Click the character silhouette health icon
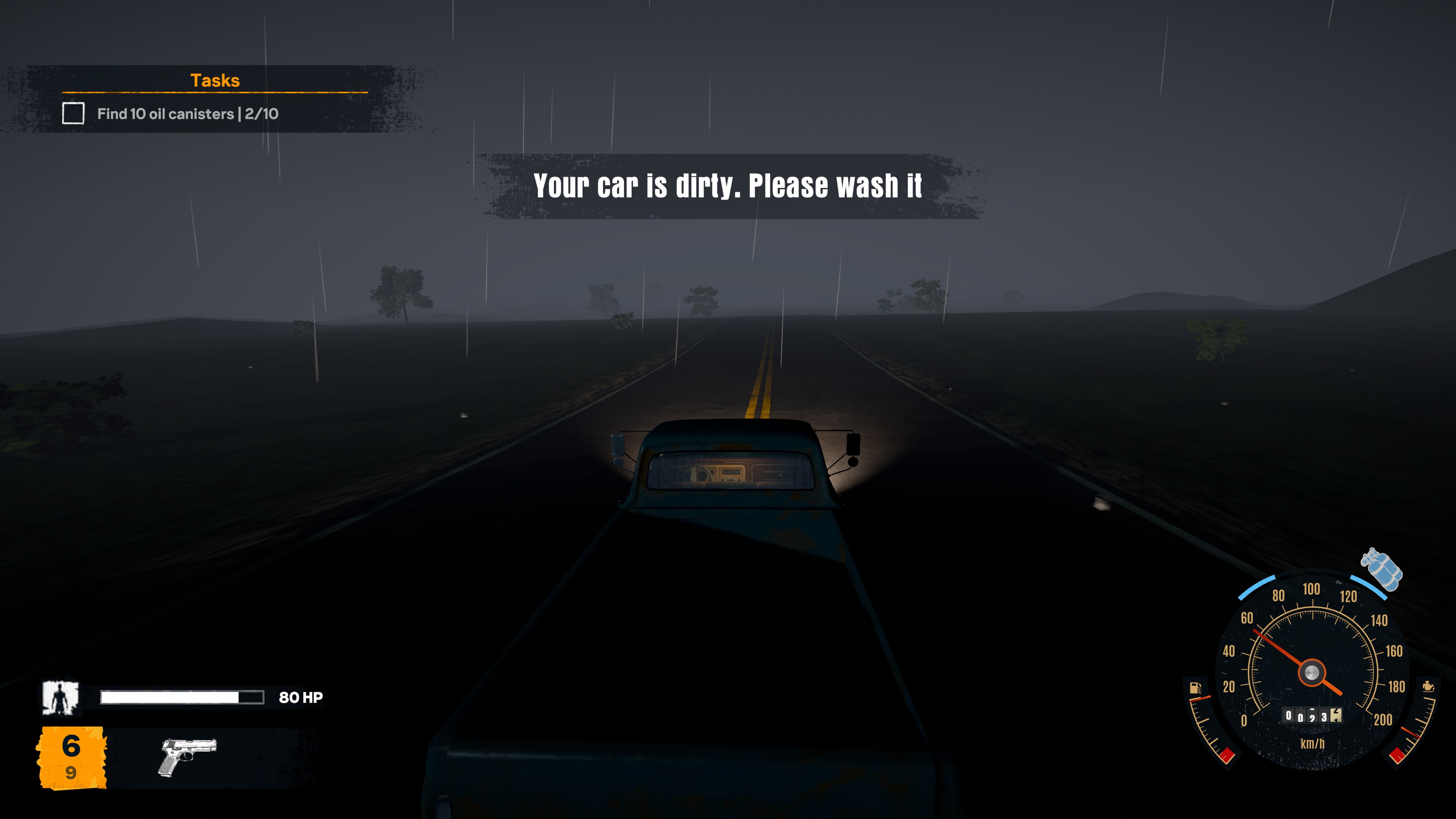 pyautogui.click(x=62, y=698)
